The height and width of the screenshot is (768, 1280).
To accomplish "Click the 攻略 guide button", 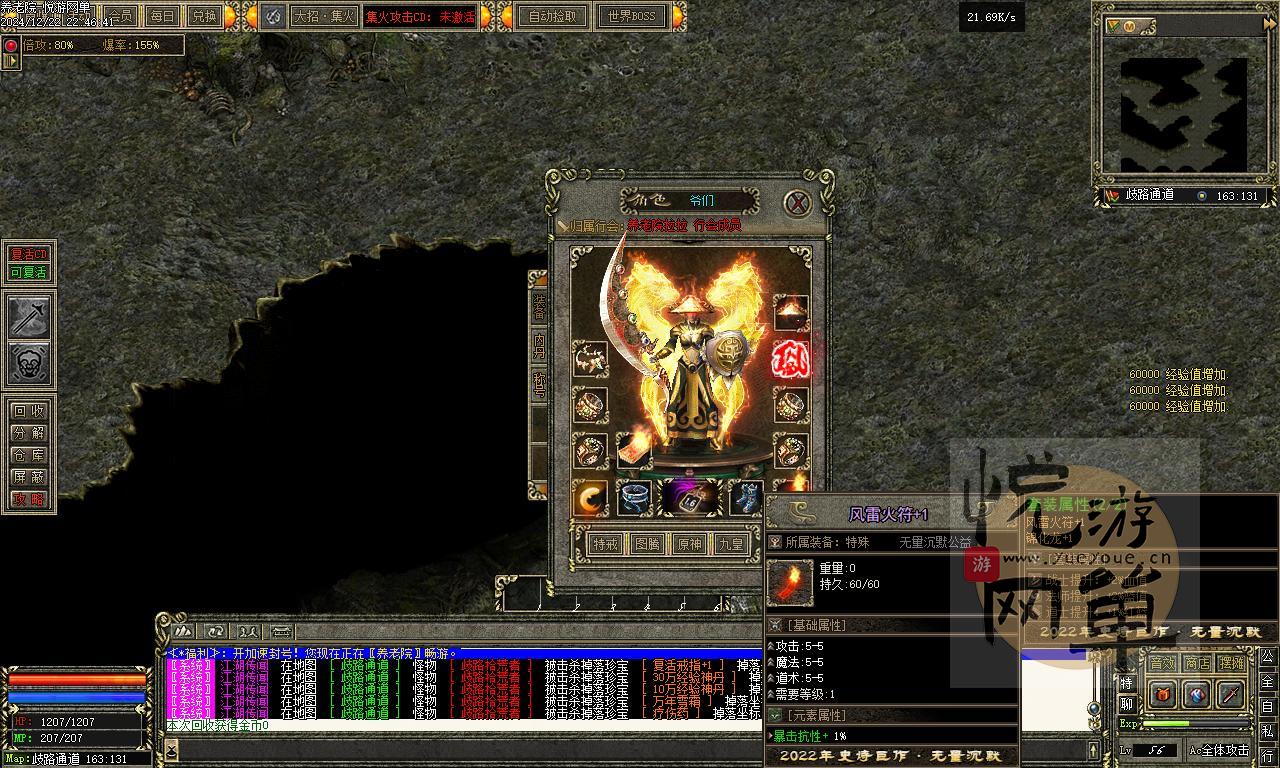I will coord(29,499).
